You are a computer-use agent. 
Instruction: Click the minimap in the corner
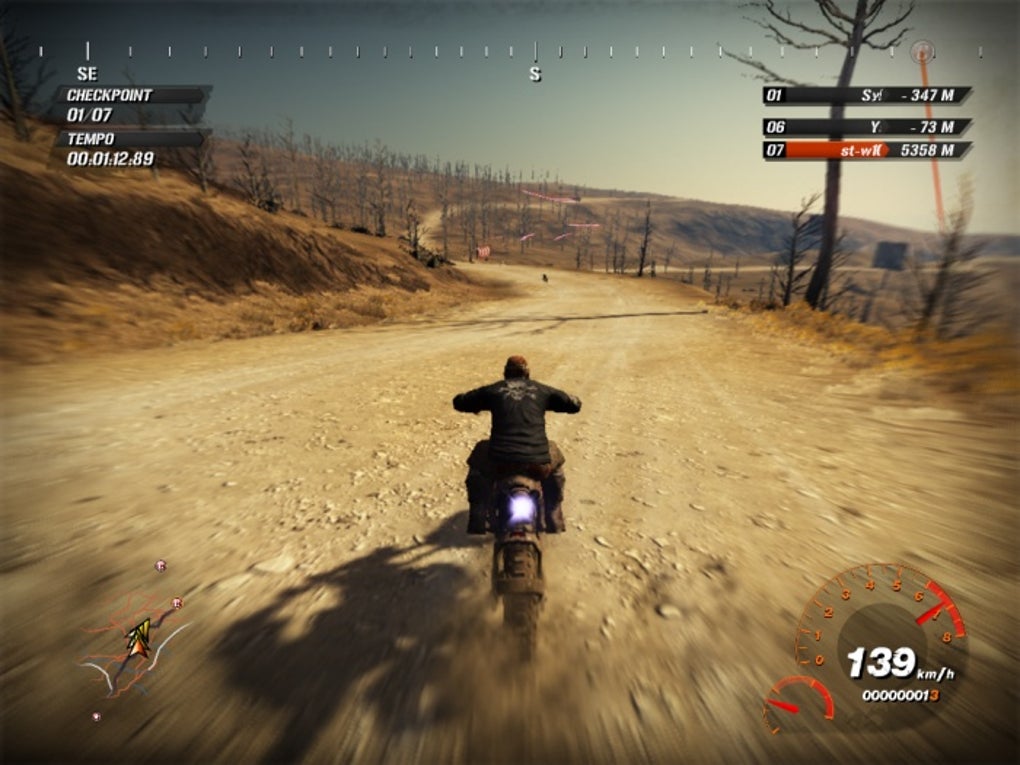[135, 642]
